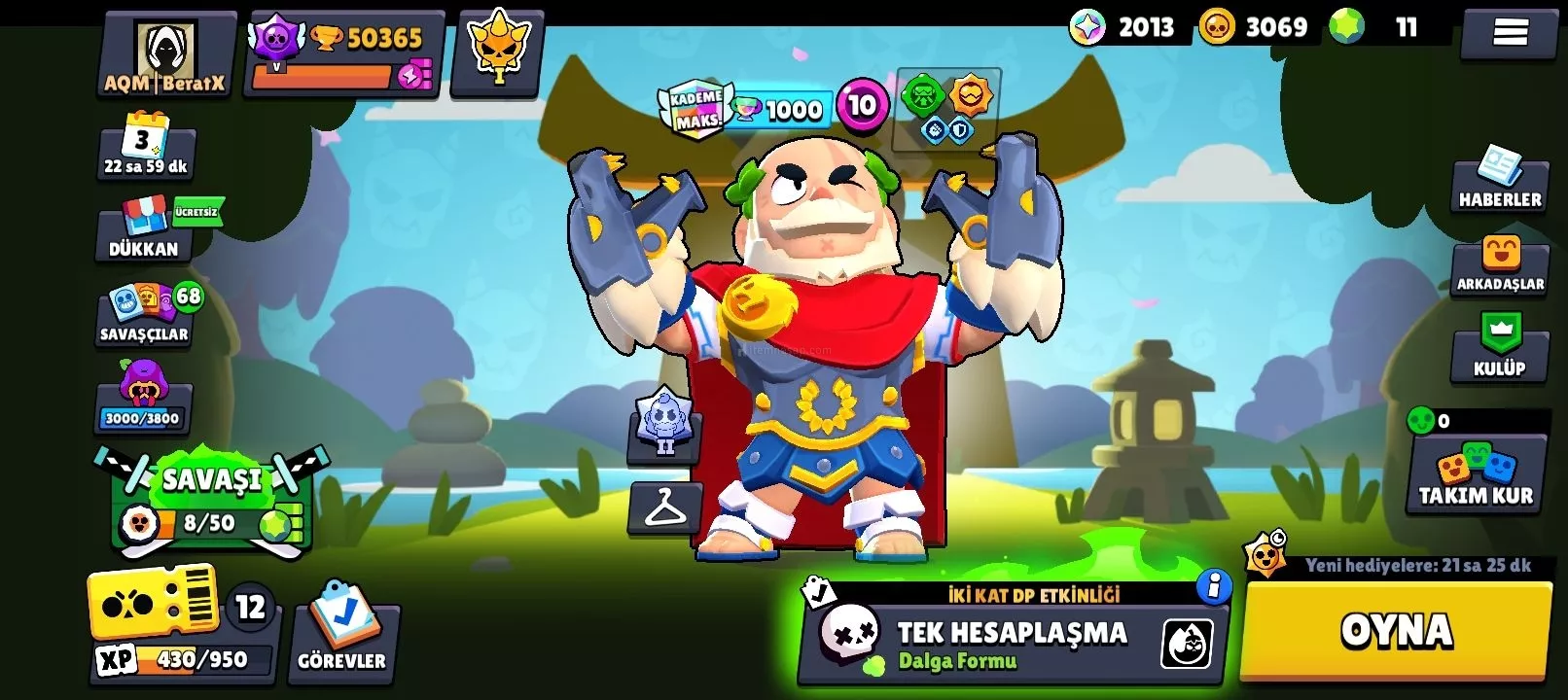Open the SAVAŞÇILAR brawlers list
Image resolution: width=1568 pixels, height=700 pixels.
146,314
